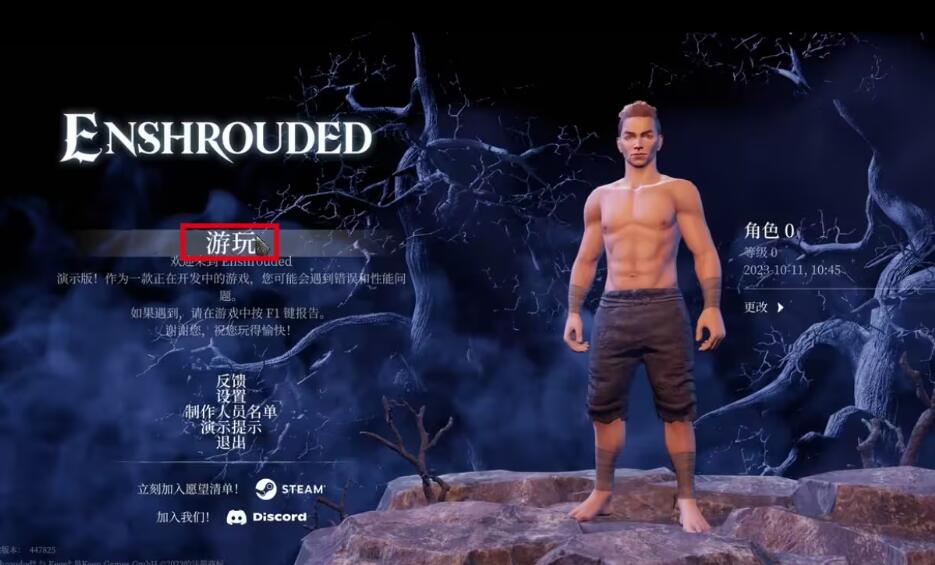Choose 退出 to quit the game
935x565 pixels.
tap(231, 441)
